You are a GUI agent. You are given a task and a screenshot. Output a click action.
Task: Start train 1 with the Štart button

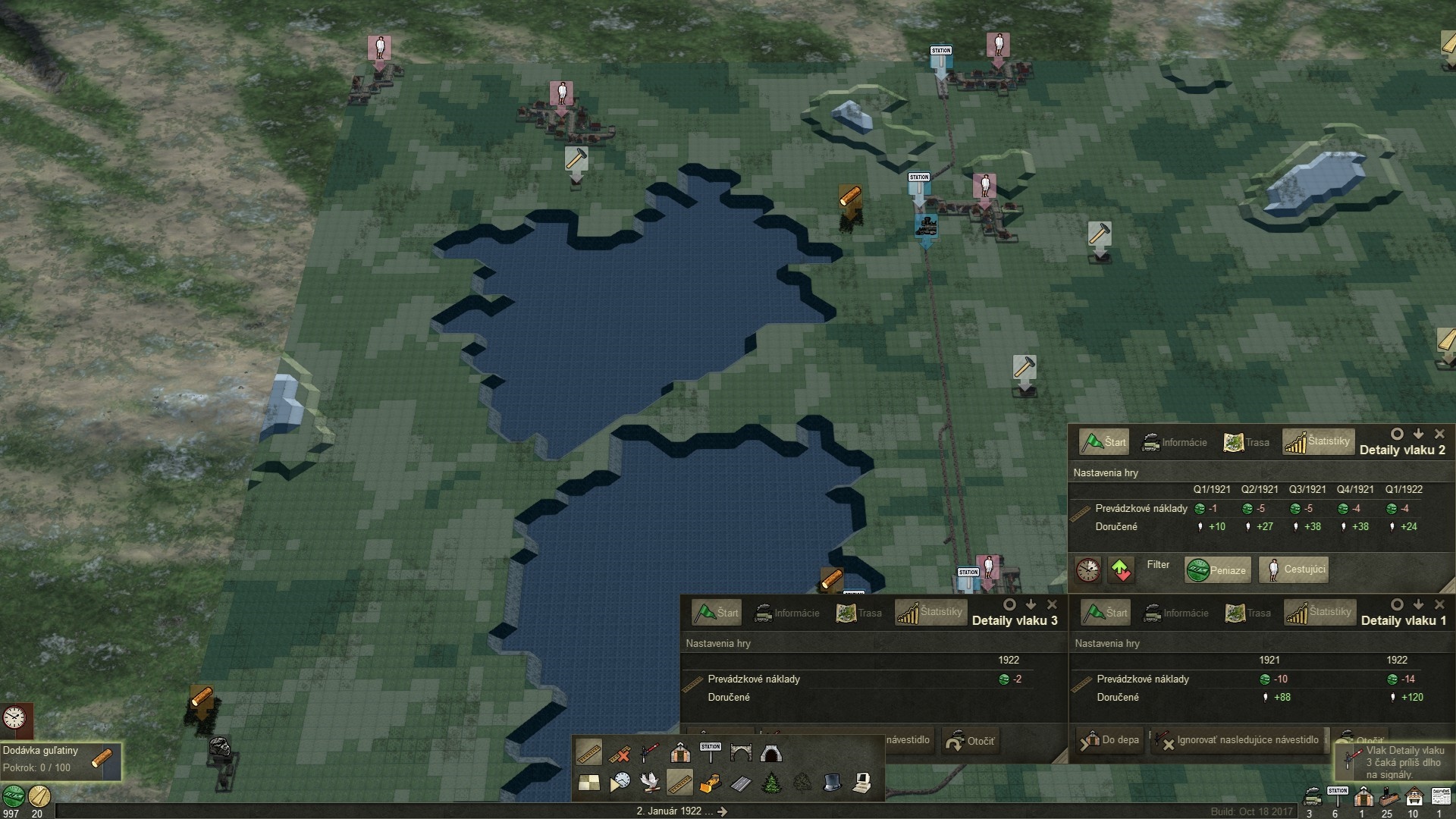point(1105,613)
